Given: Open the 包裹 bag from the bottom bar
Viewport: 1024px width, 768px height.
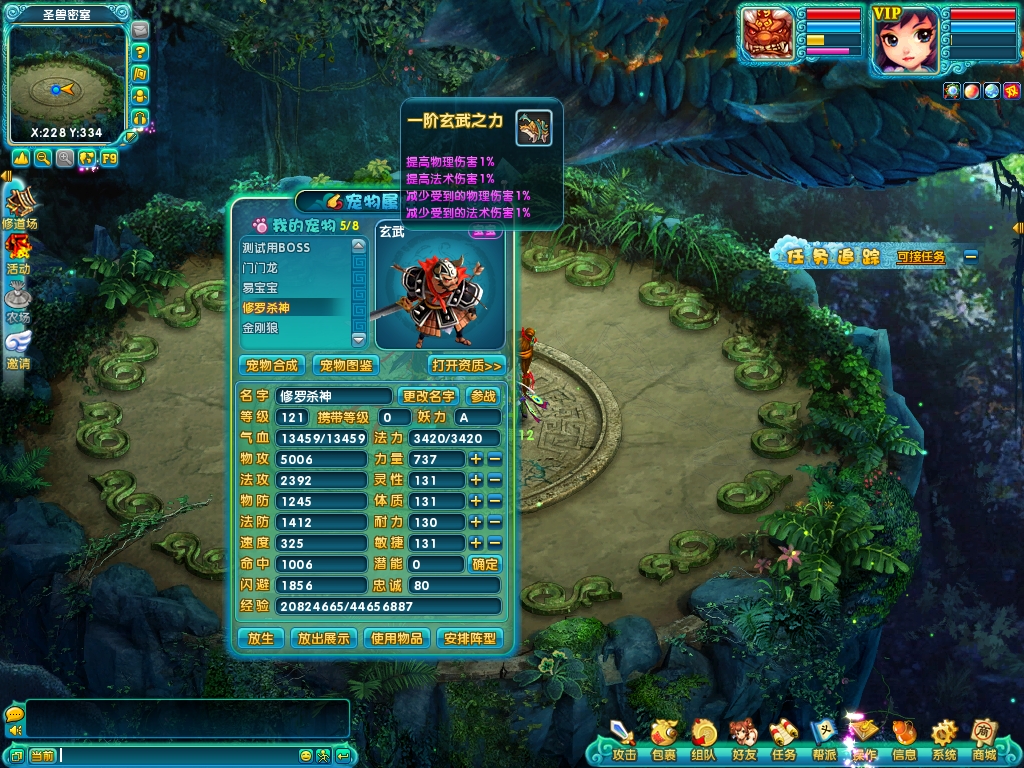Looking at the screenshot, I should pos(663,739).
